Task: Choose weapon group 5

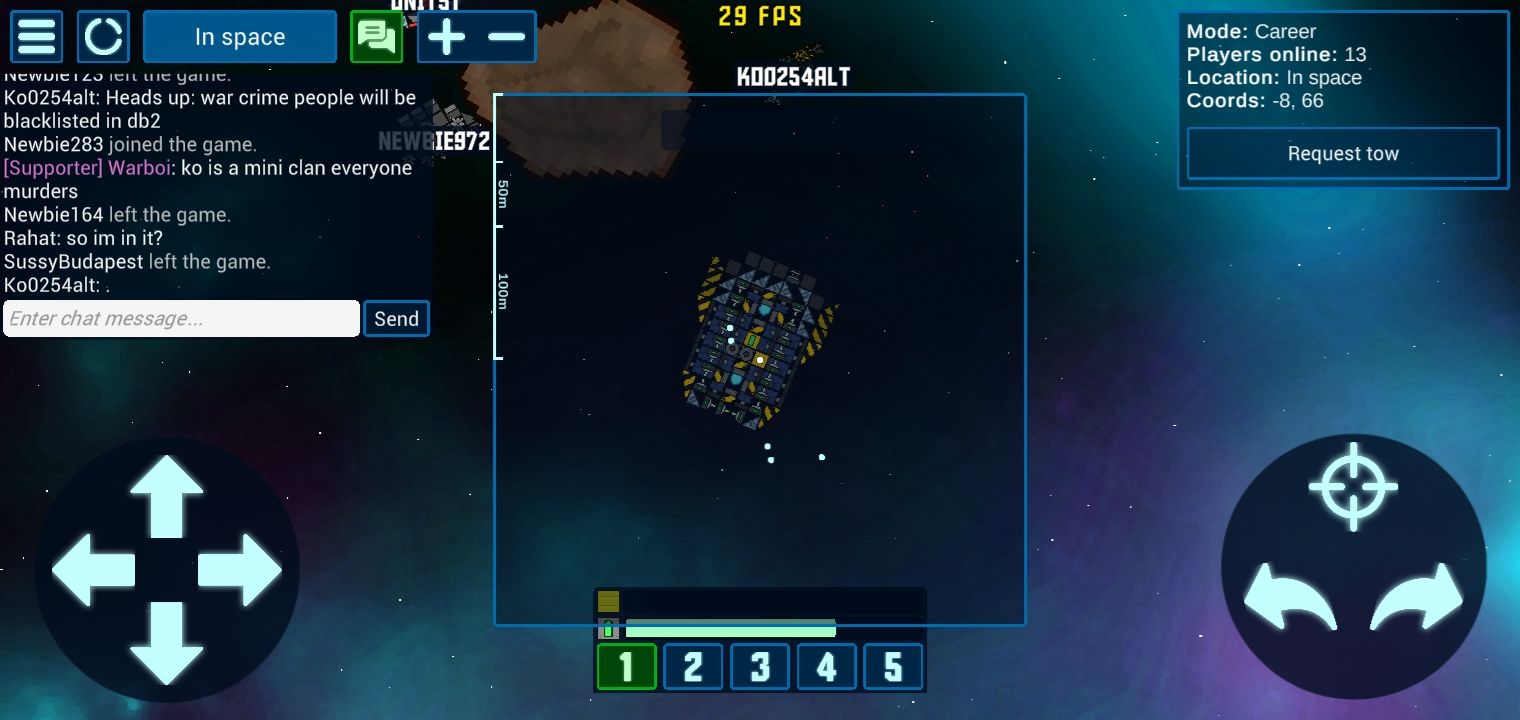Action: coord(893,667)
